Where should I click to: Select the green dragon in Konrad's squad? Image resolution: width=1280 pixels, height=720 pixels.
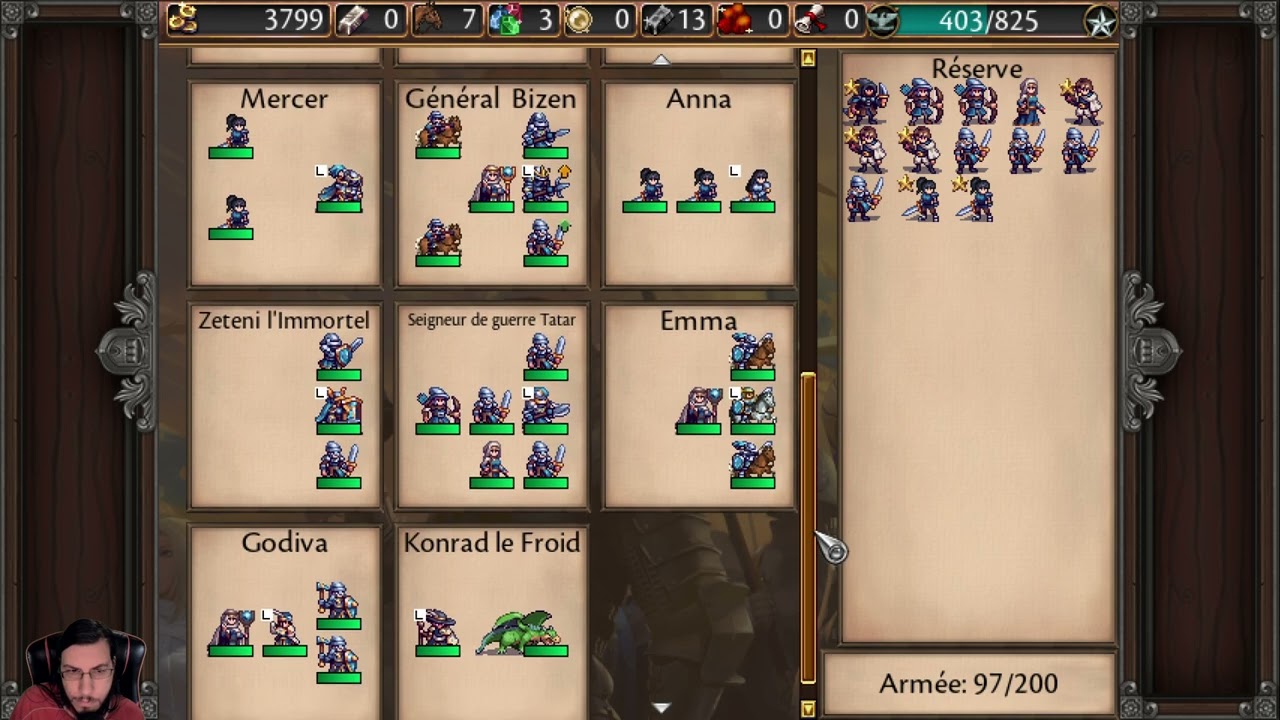tap(520, 633)
